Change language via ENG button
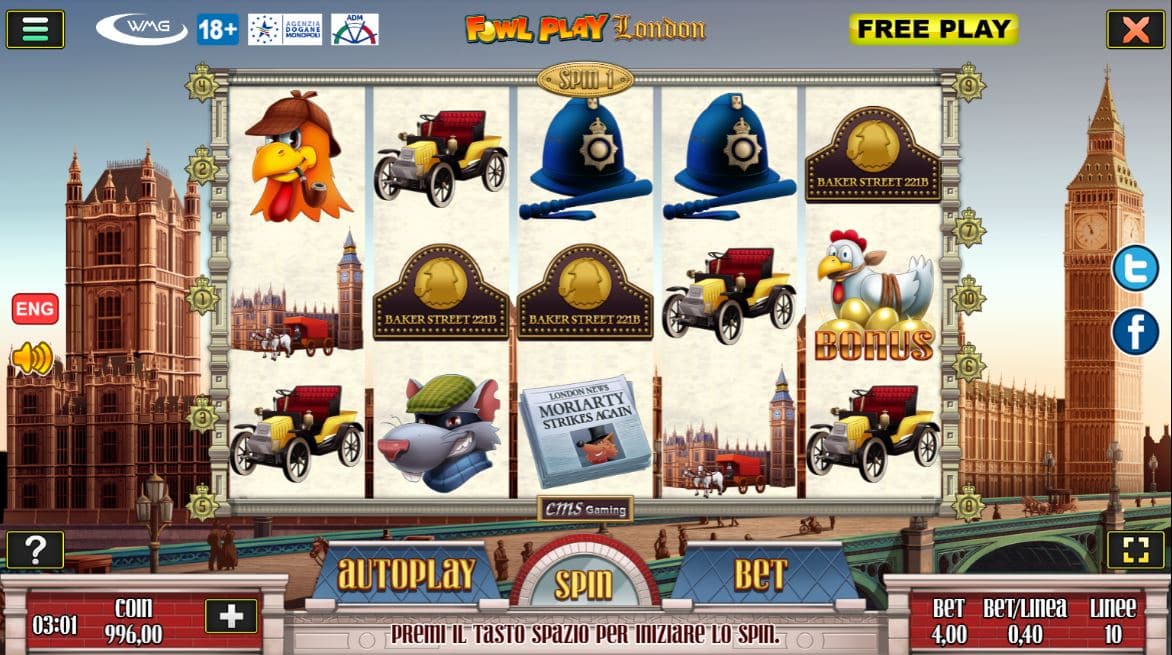Screen dimensions: 1172x655 [35, 309]
